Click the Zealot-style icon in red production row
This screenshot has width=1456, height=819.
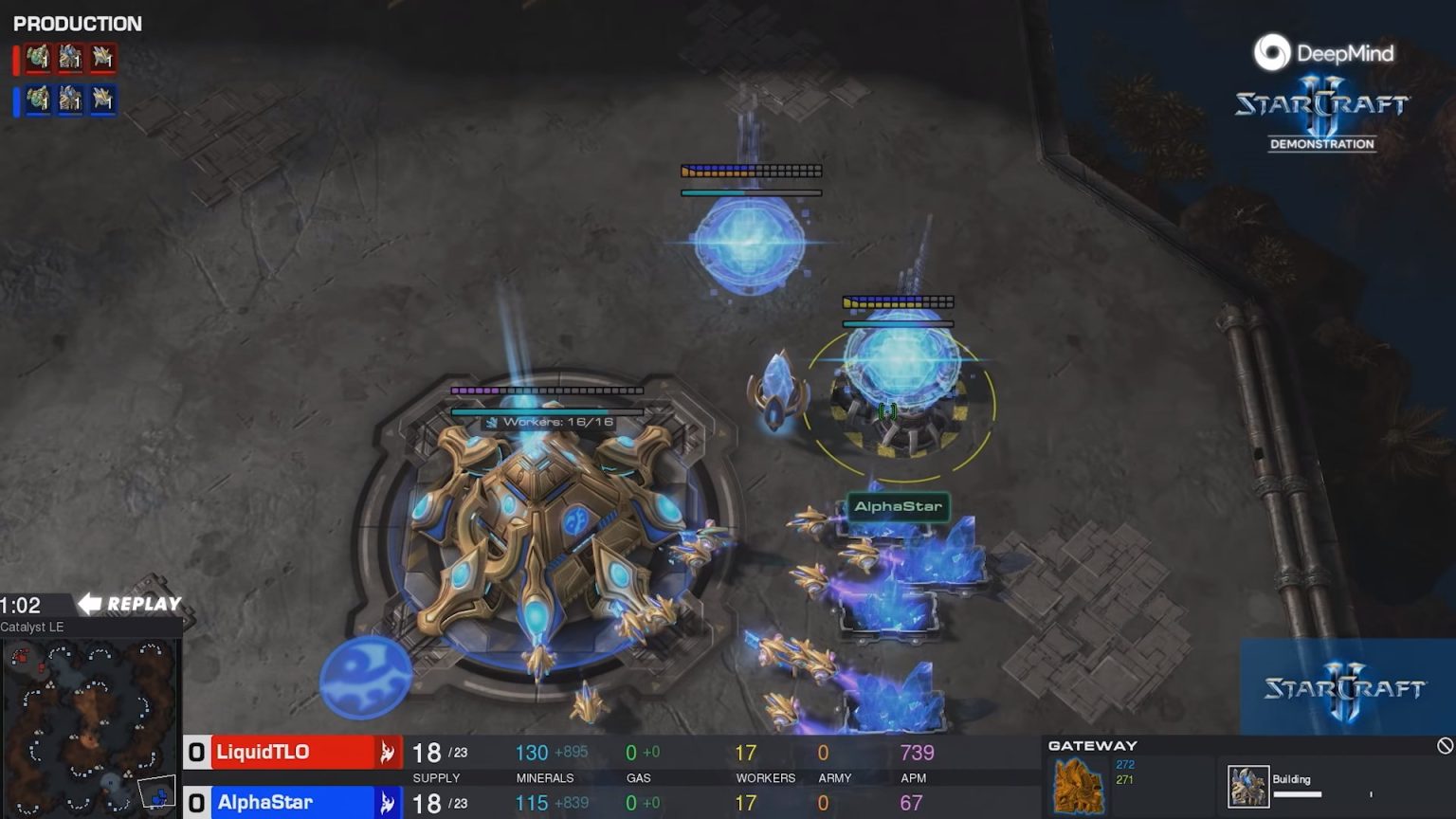click(102, 59)
